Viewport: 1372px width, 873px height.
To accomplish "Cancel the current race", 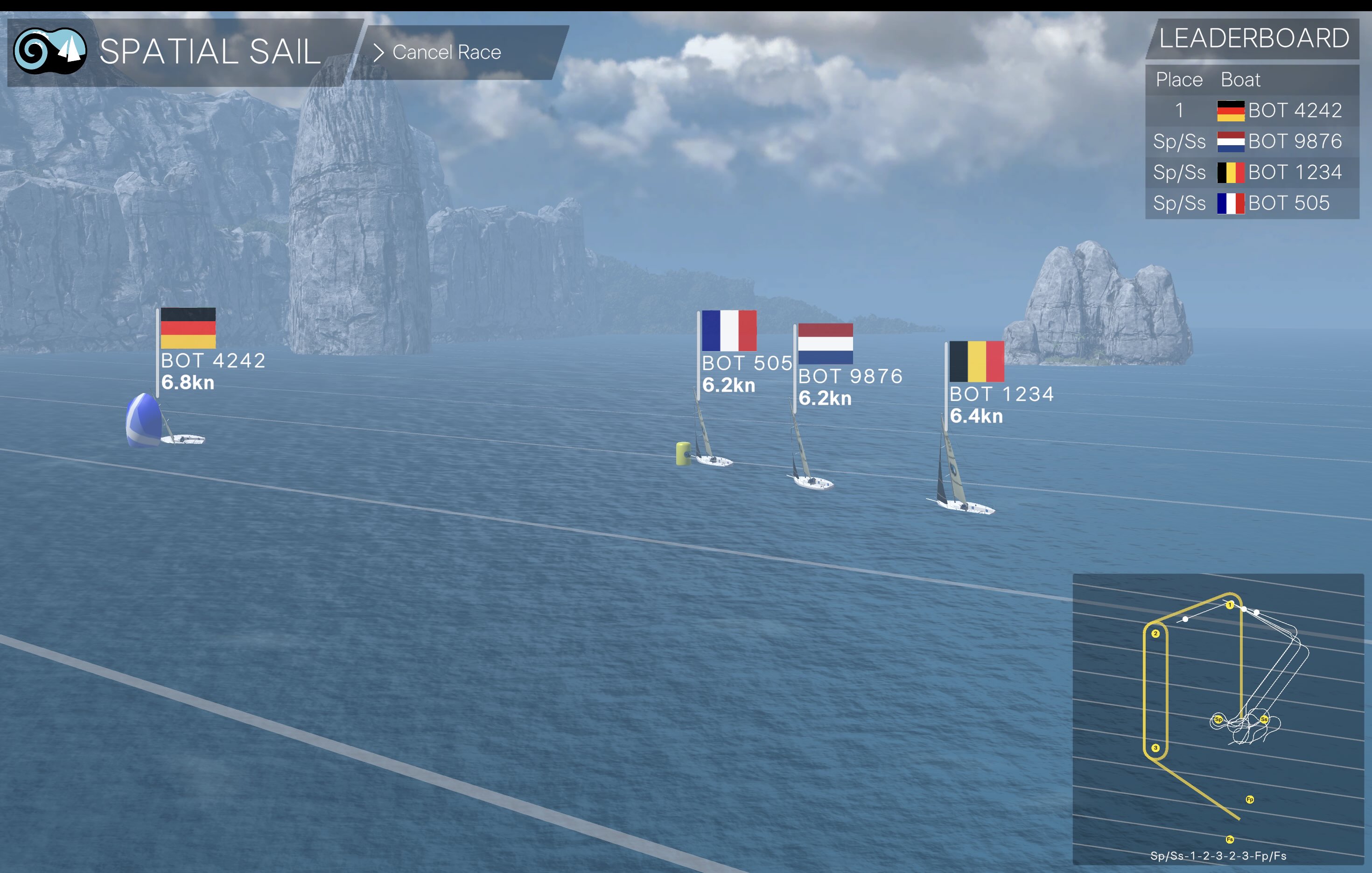I will [446, 52].
